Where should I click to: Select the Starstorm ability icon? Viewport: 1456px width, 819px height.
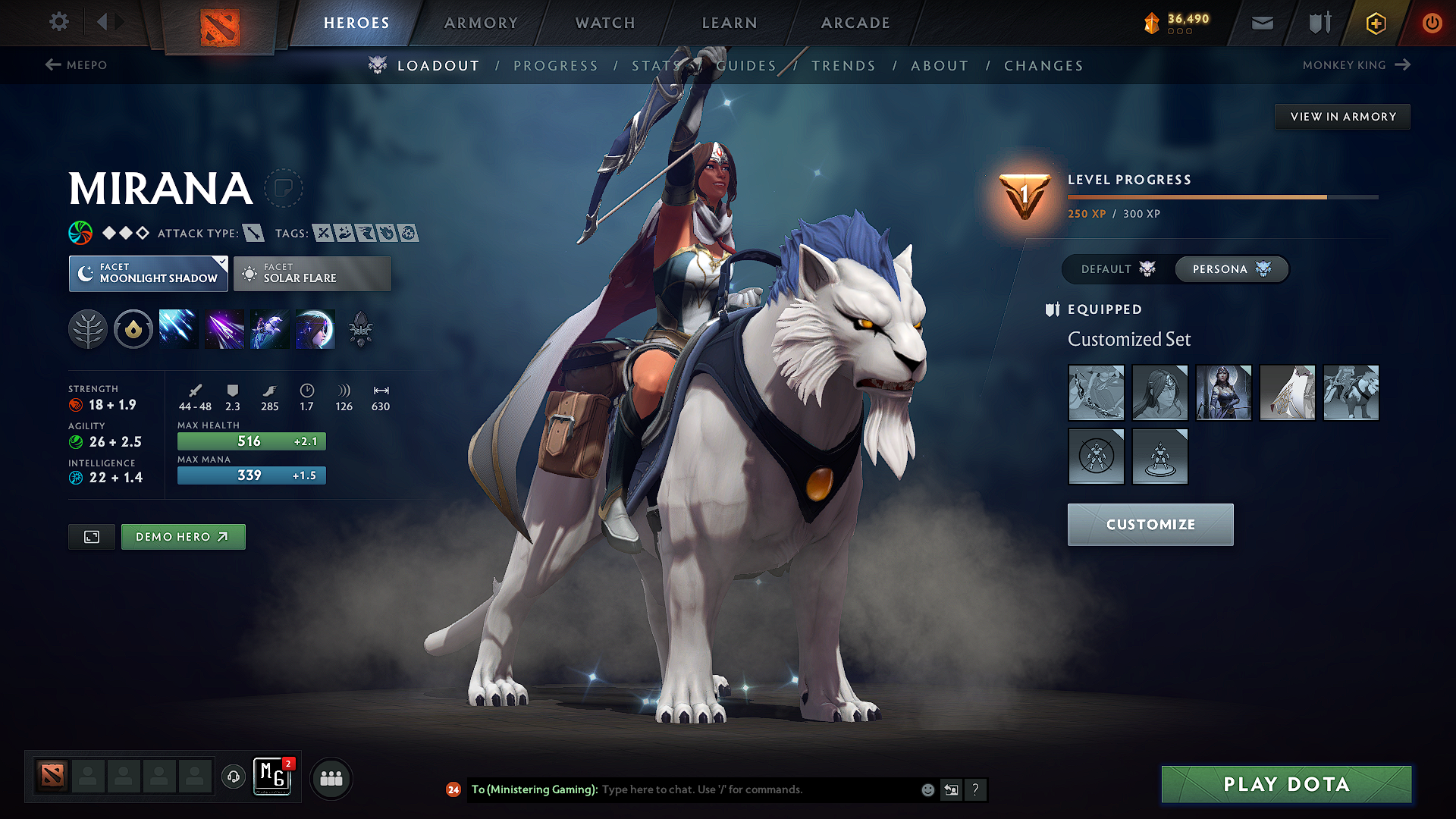tap(178, 328)
